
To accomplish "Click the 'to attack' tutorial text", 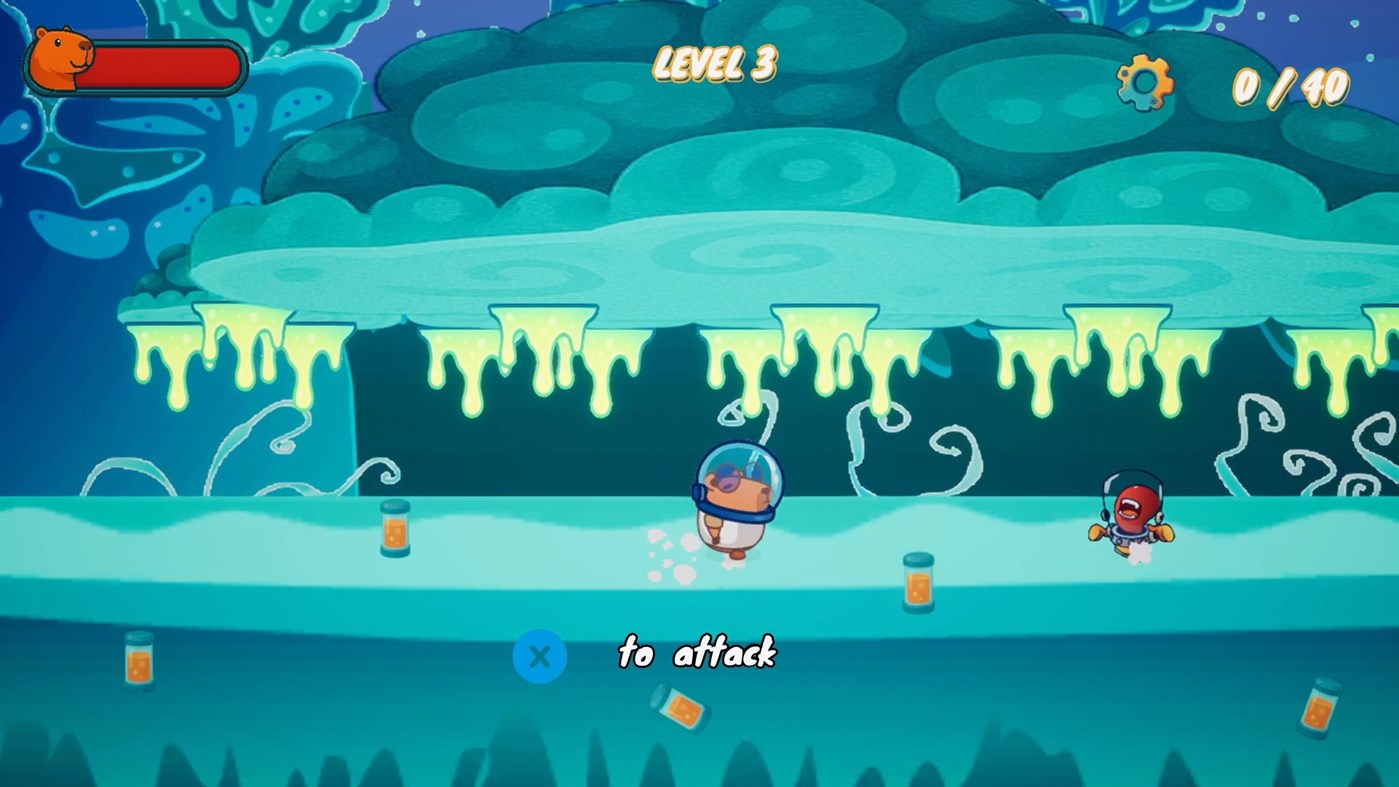I will (x=697, y=655).
